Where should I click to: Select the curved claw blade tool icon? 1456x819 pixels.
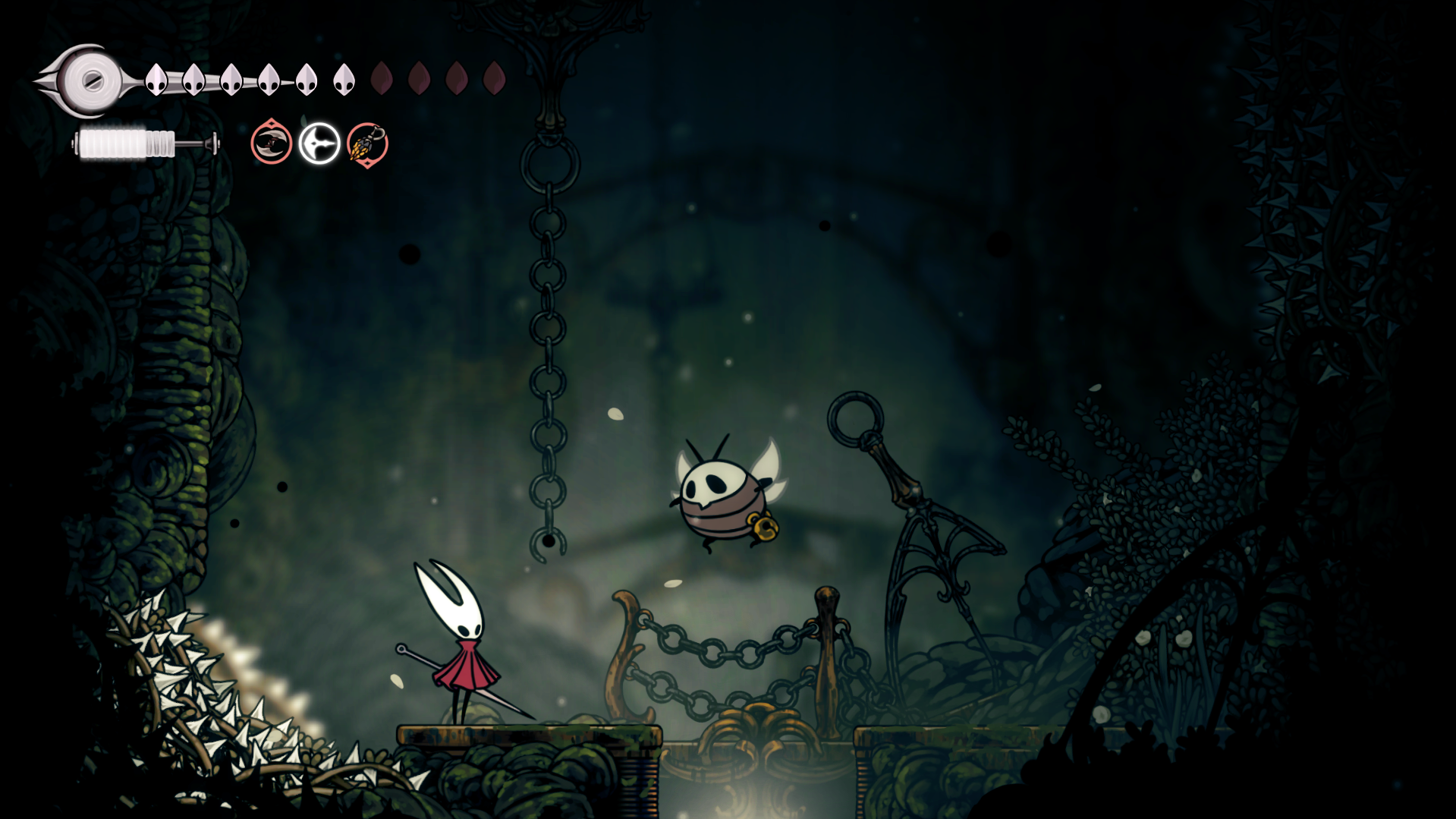click(x=271, y=143)
